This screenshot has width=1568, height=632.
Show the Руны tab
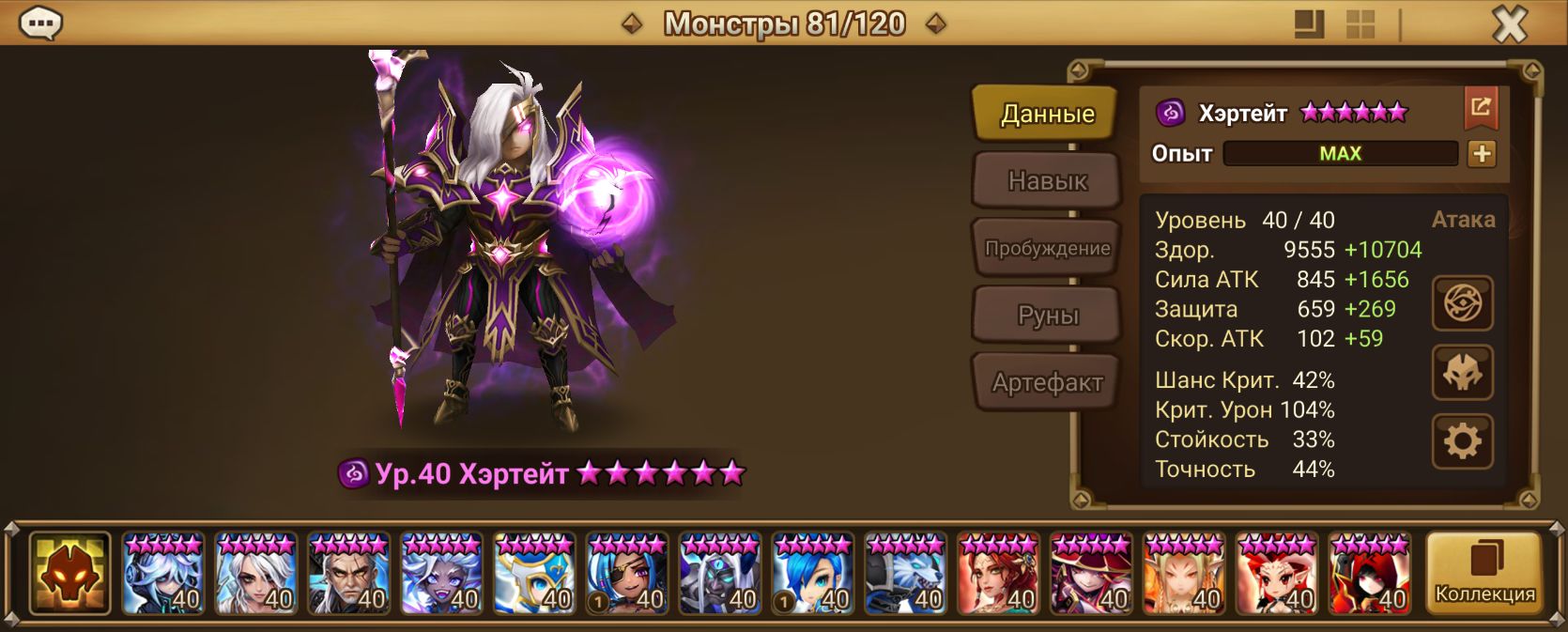[1046, 316]
